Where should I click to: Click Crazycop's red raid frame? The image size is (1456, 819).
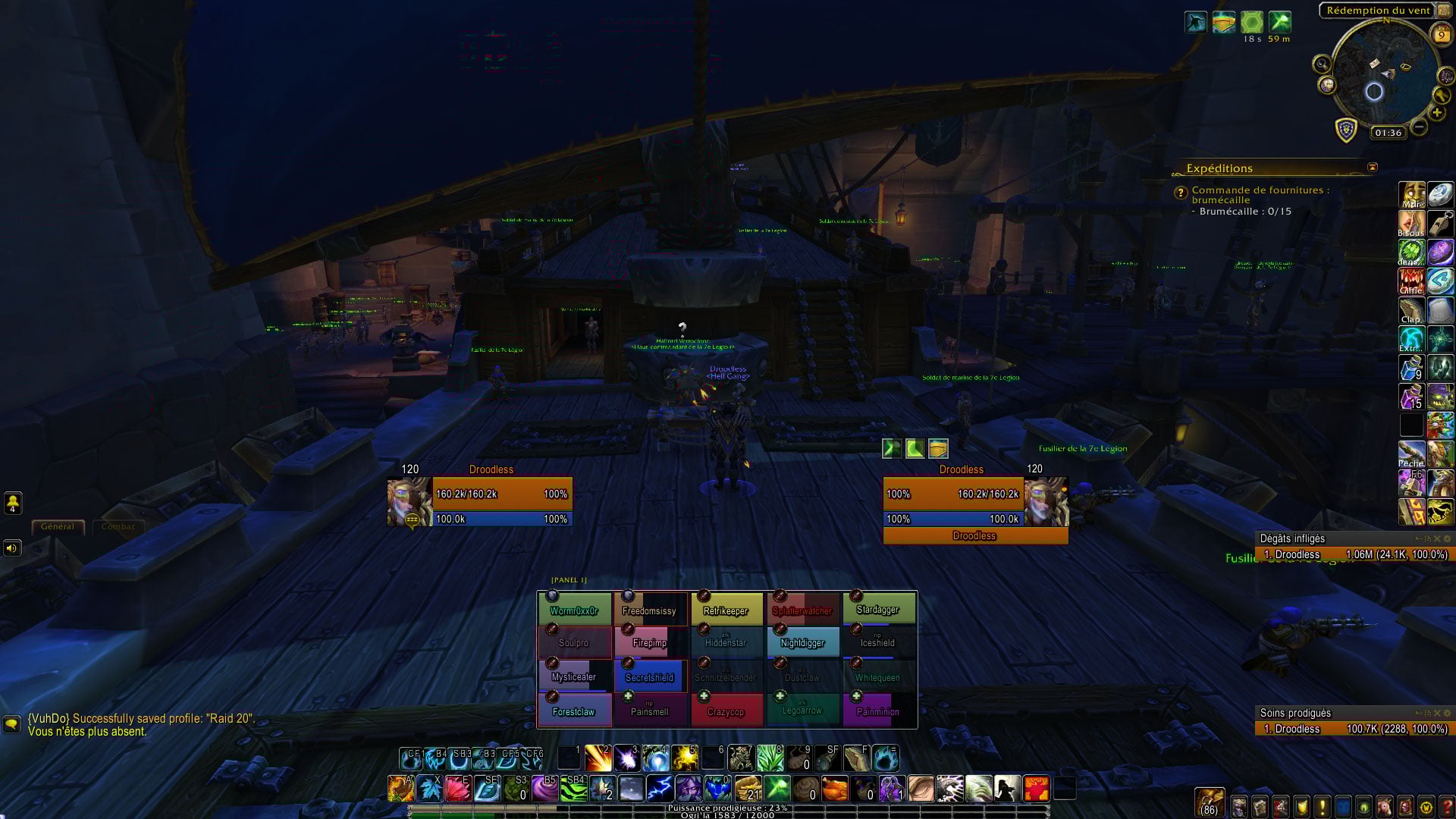click(x=726, y=711)
